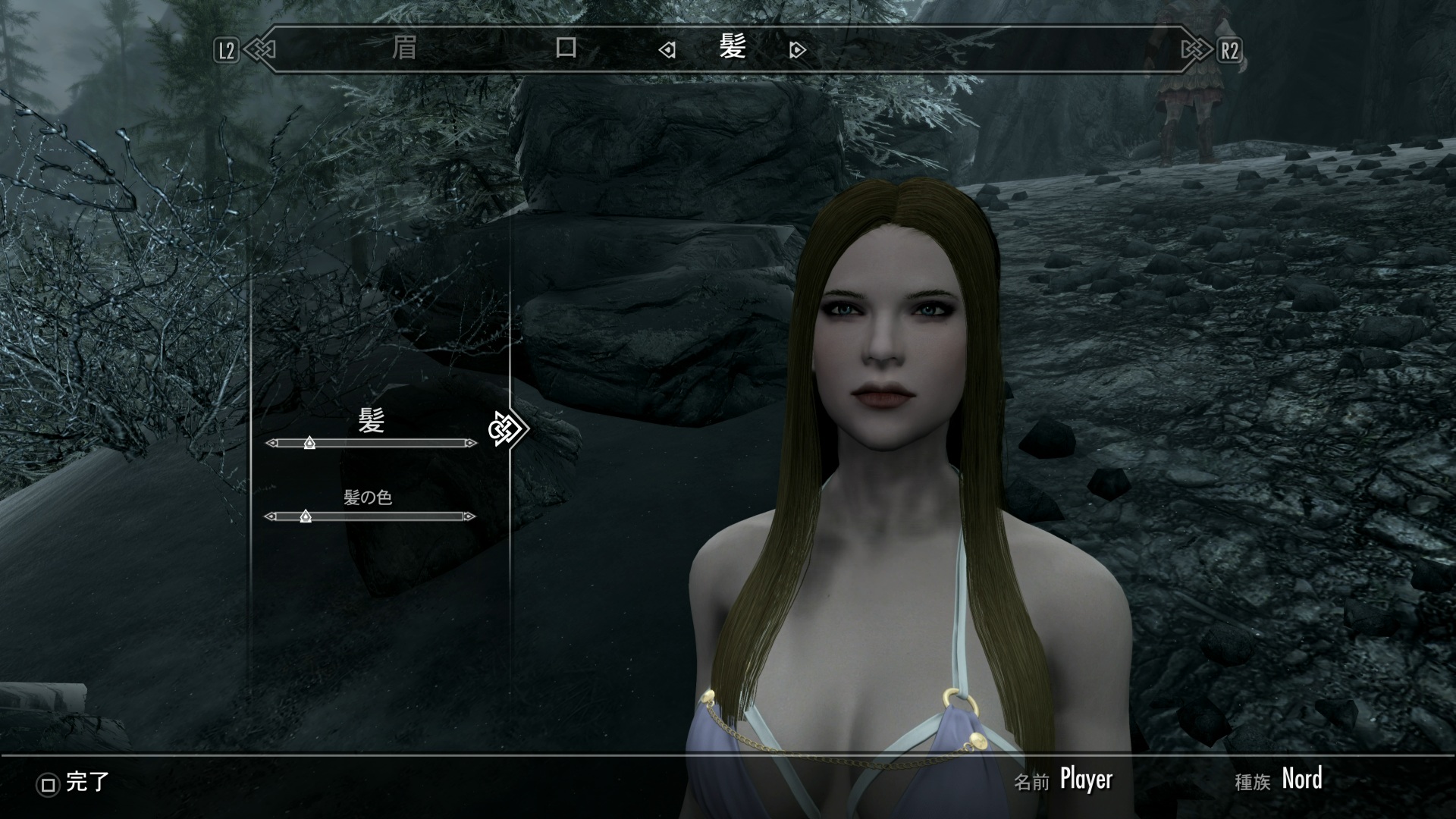Viewport: 1456px width, 819px height.
Task: Click the left arrow beside the 髪 tab
Action: 667,50
